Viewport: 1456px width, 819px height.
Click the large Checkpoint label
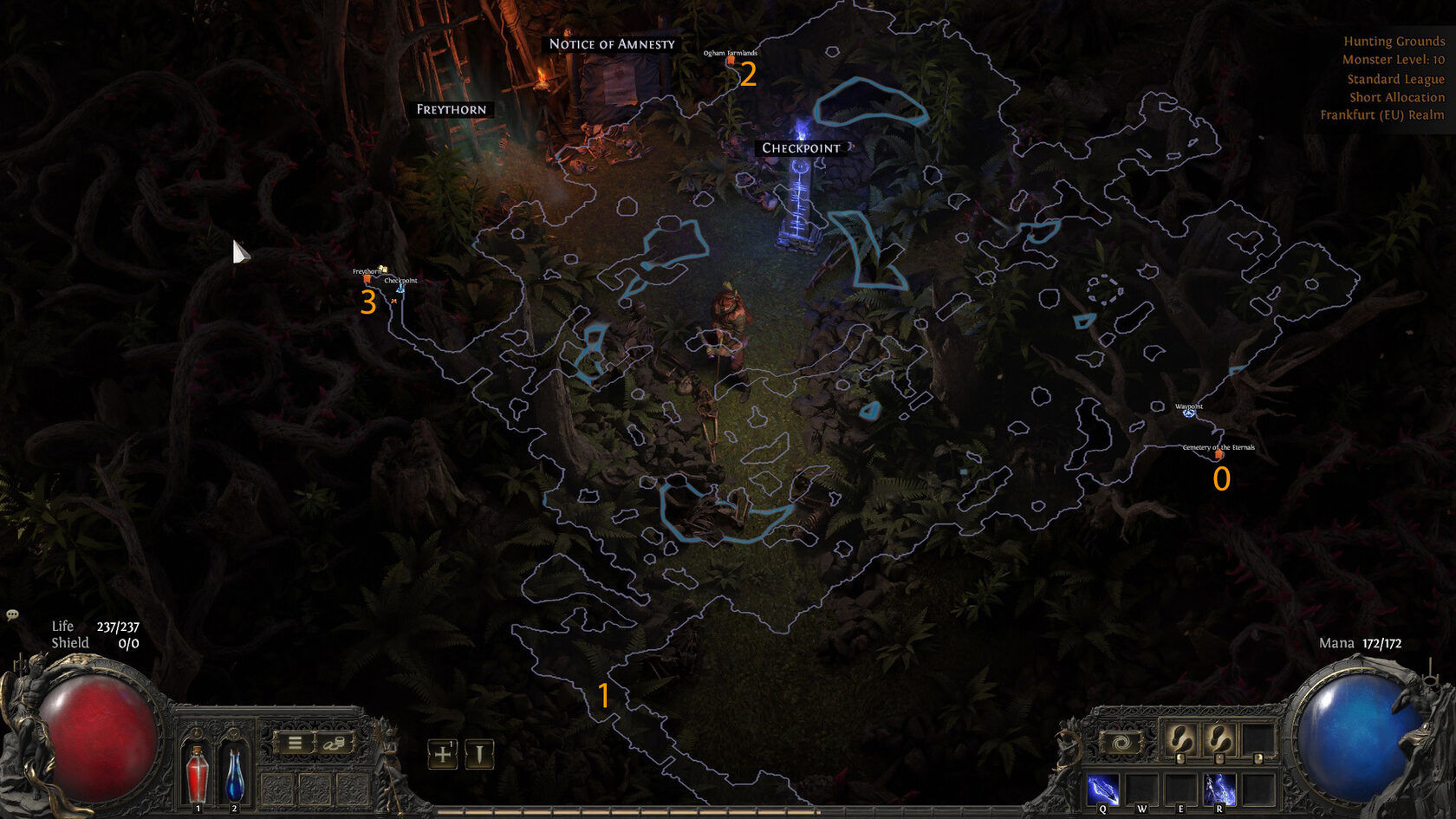tap(801, 148)
